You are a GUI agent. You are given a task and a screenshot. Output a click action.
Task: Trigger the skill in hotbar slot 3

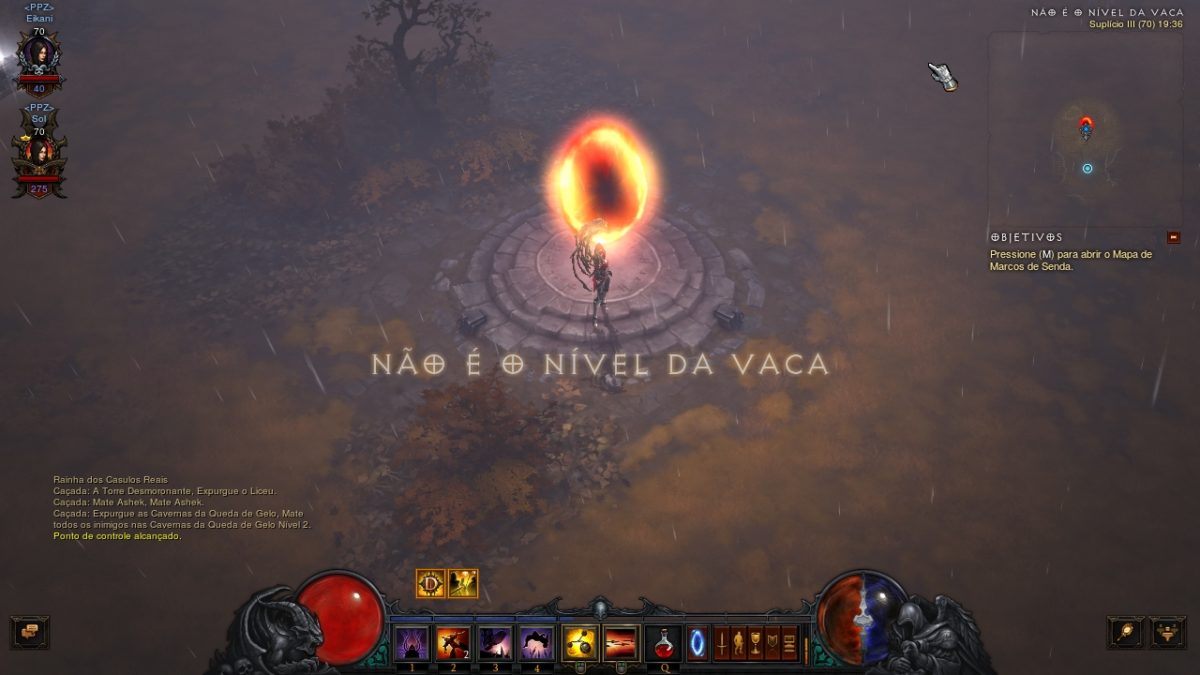(x=495, y=642)
